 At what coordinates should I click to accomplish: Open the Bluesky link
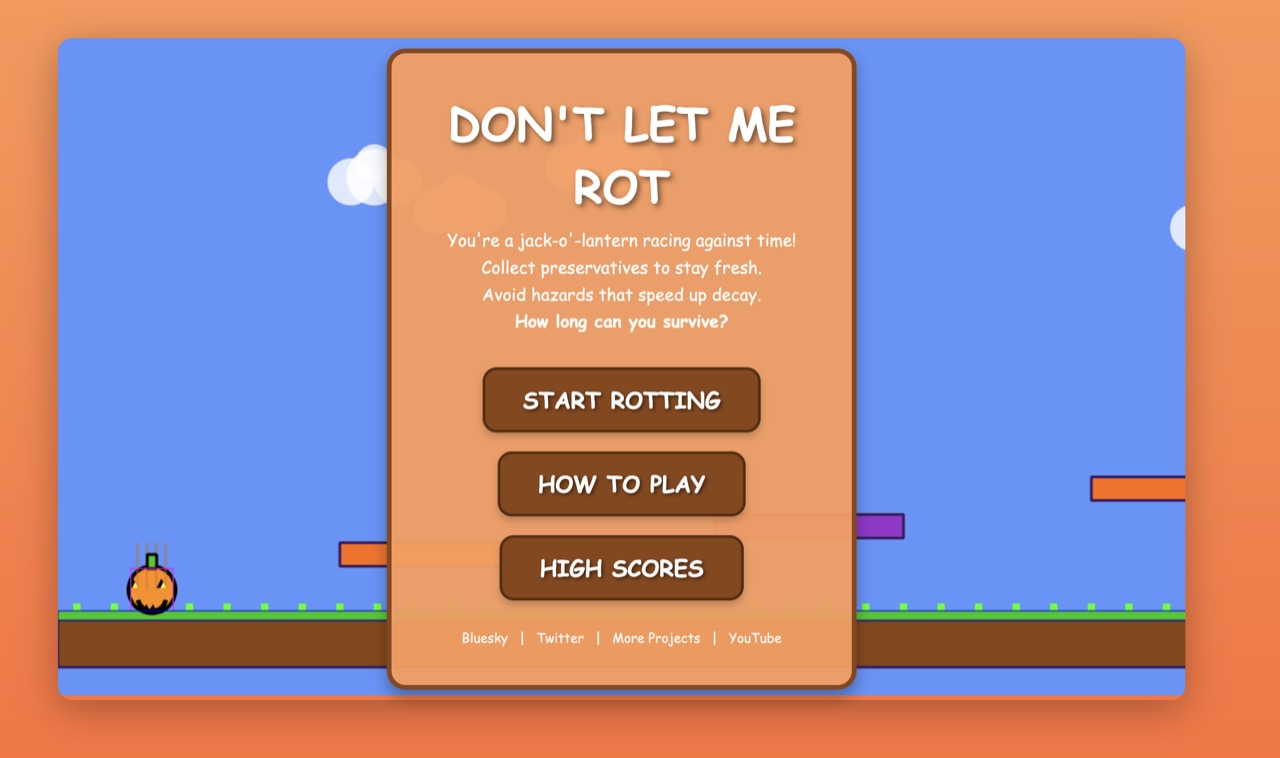coord(485,638)
